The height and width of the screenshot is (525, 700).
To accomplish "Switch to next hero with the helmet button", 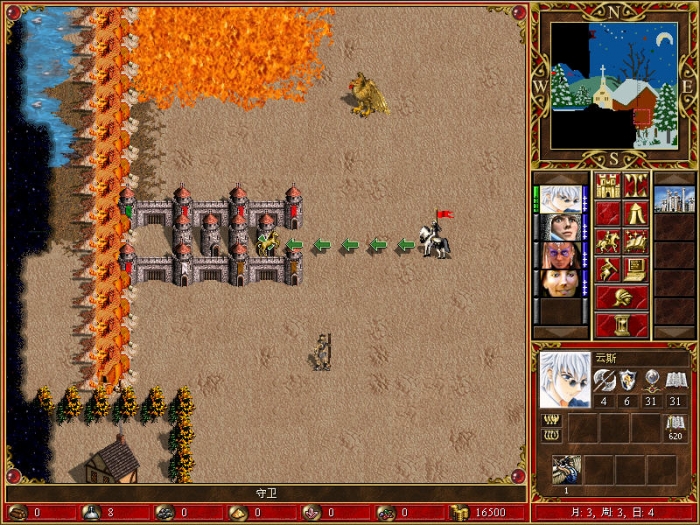I will 620,297.
